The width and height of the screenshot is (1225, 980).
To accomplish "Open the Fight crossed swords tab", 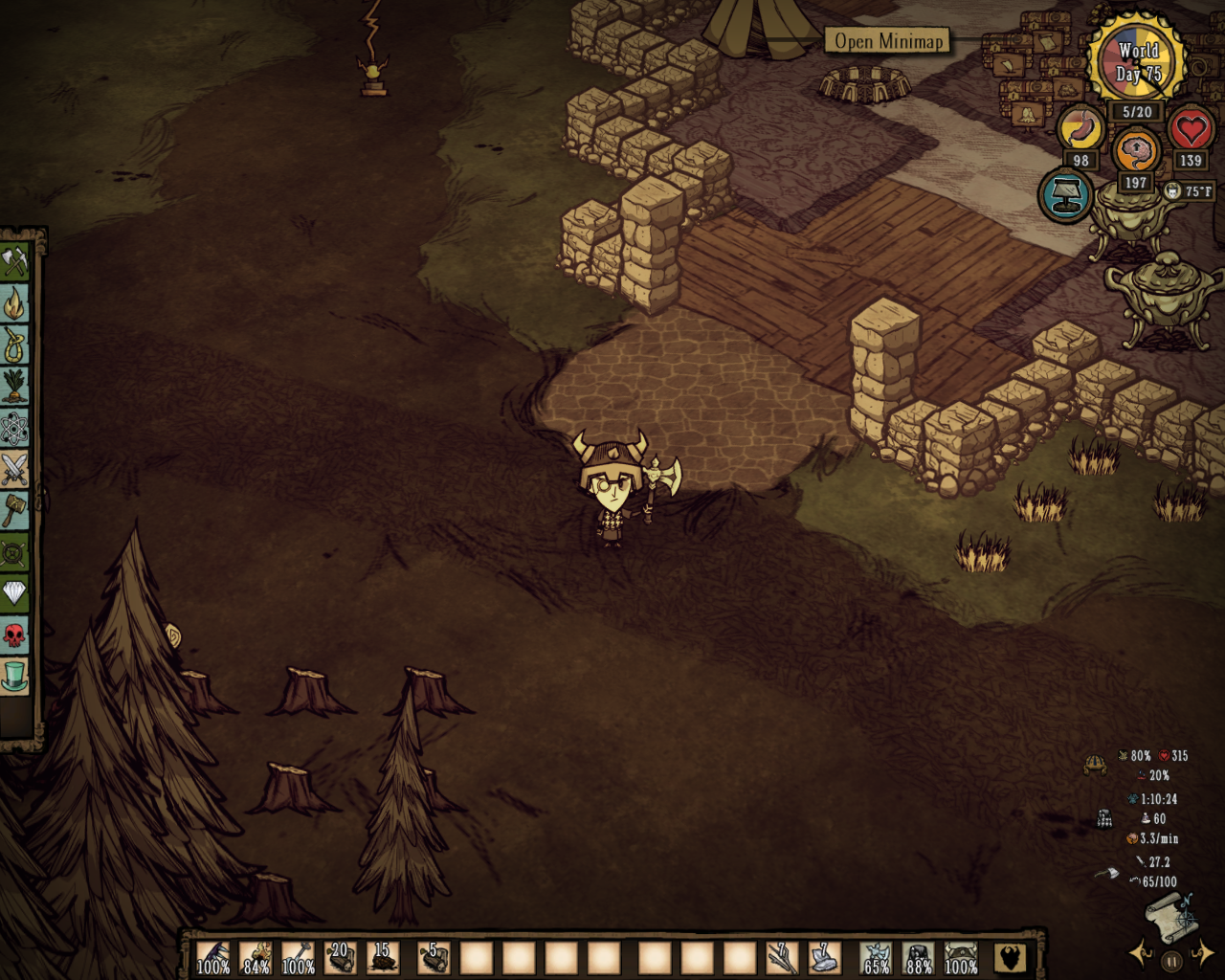I will click(x=14, y=470).
